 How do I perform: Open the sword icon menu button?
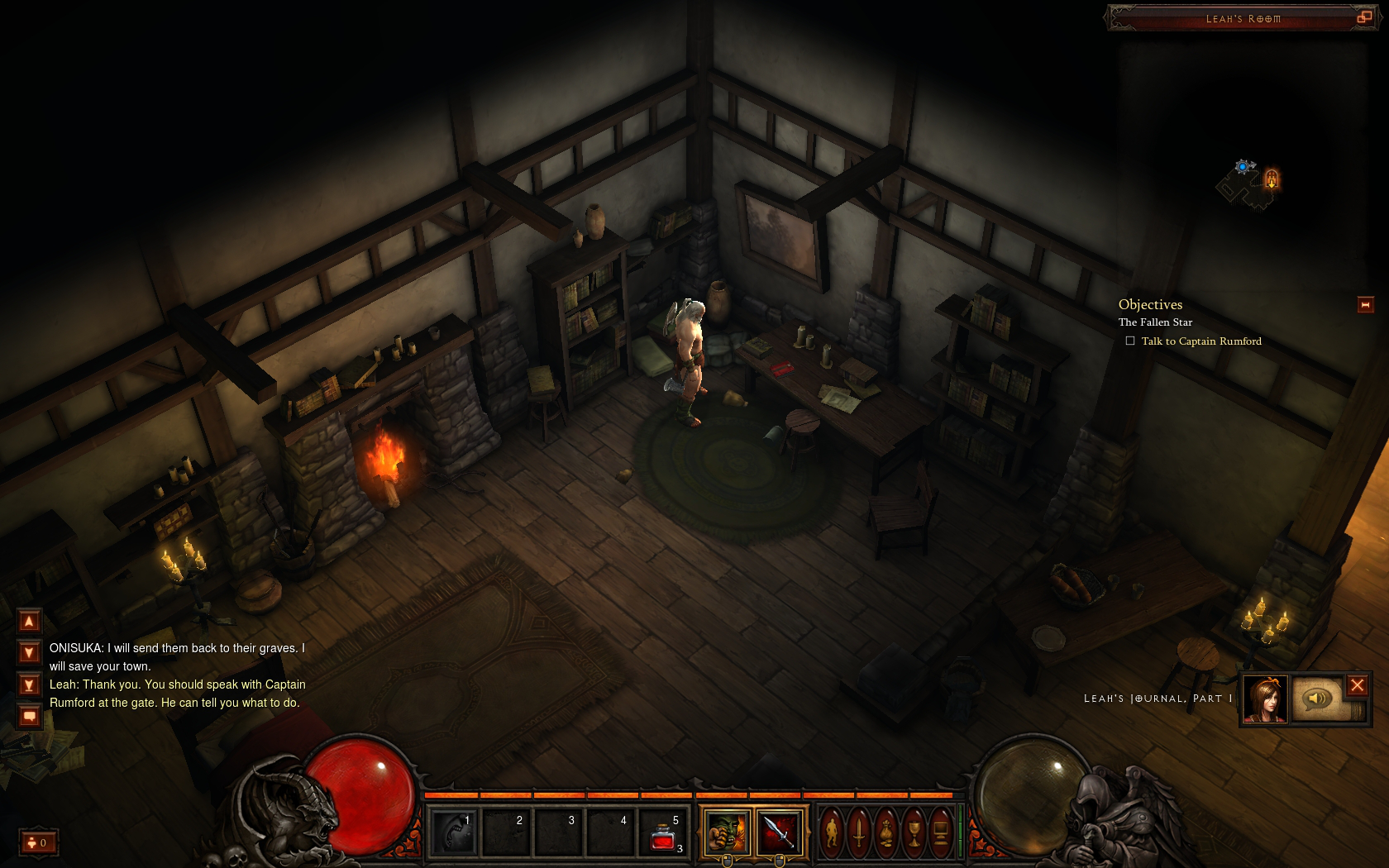tap(860, 832)
